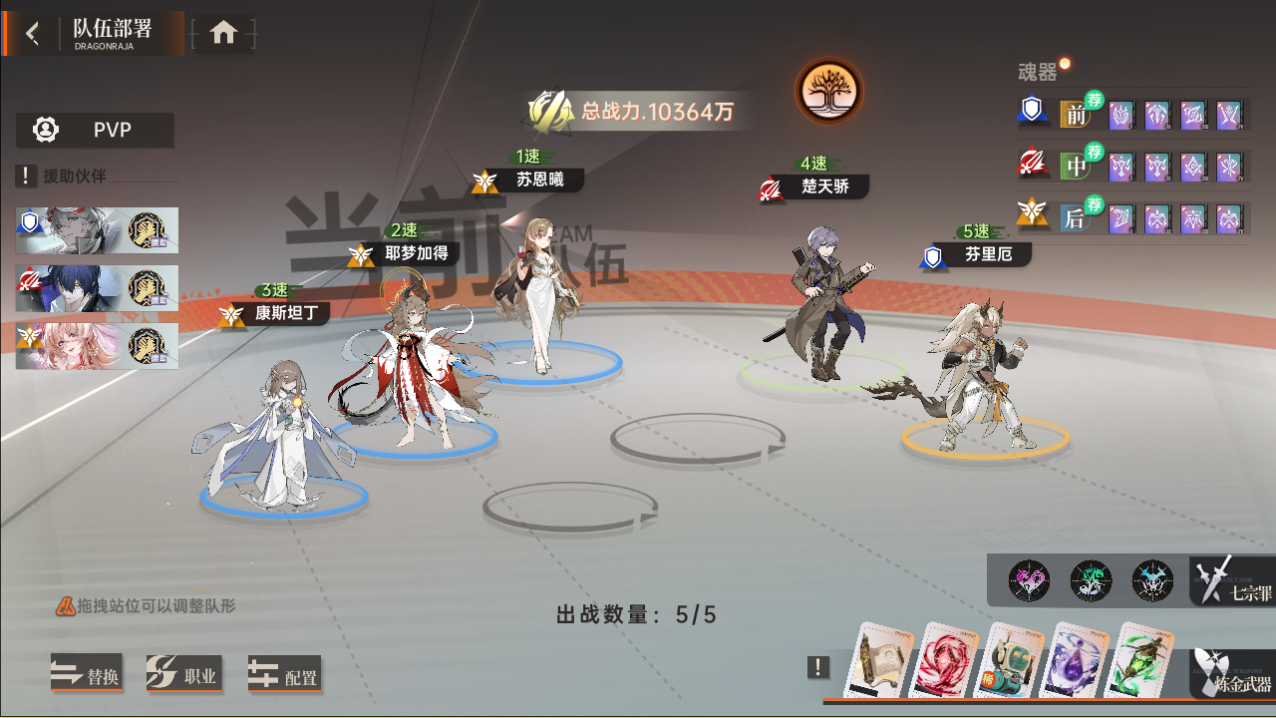Select the 前 soul gear row

(1076, 114)
